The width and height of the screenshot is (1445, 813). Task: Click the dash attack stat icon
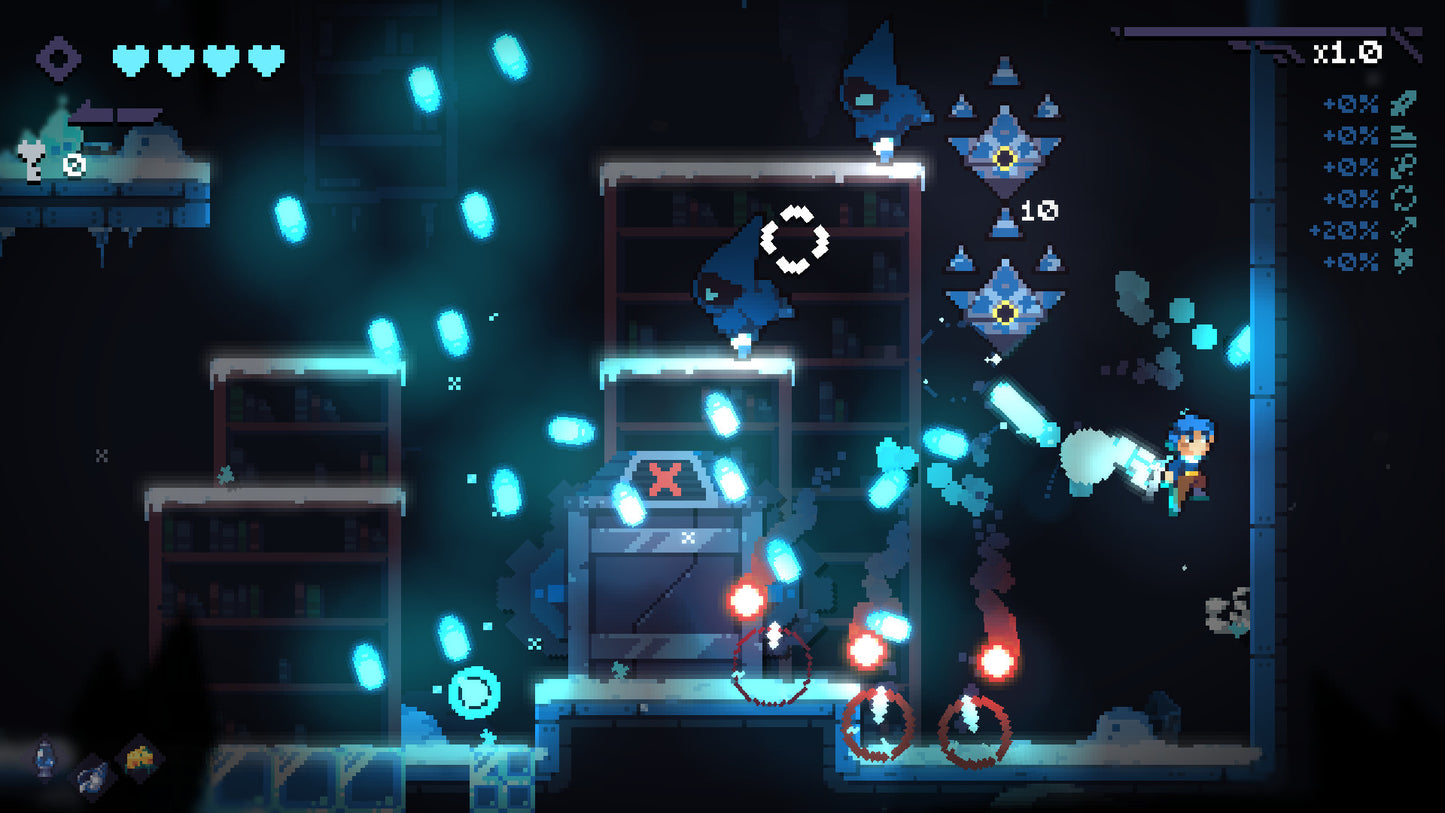pos(1403,167)
